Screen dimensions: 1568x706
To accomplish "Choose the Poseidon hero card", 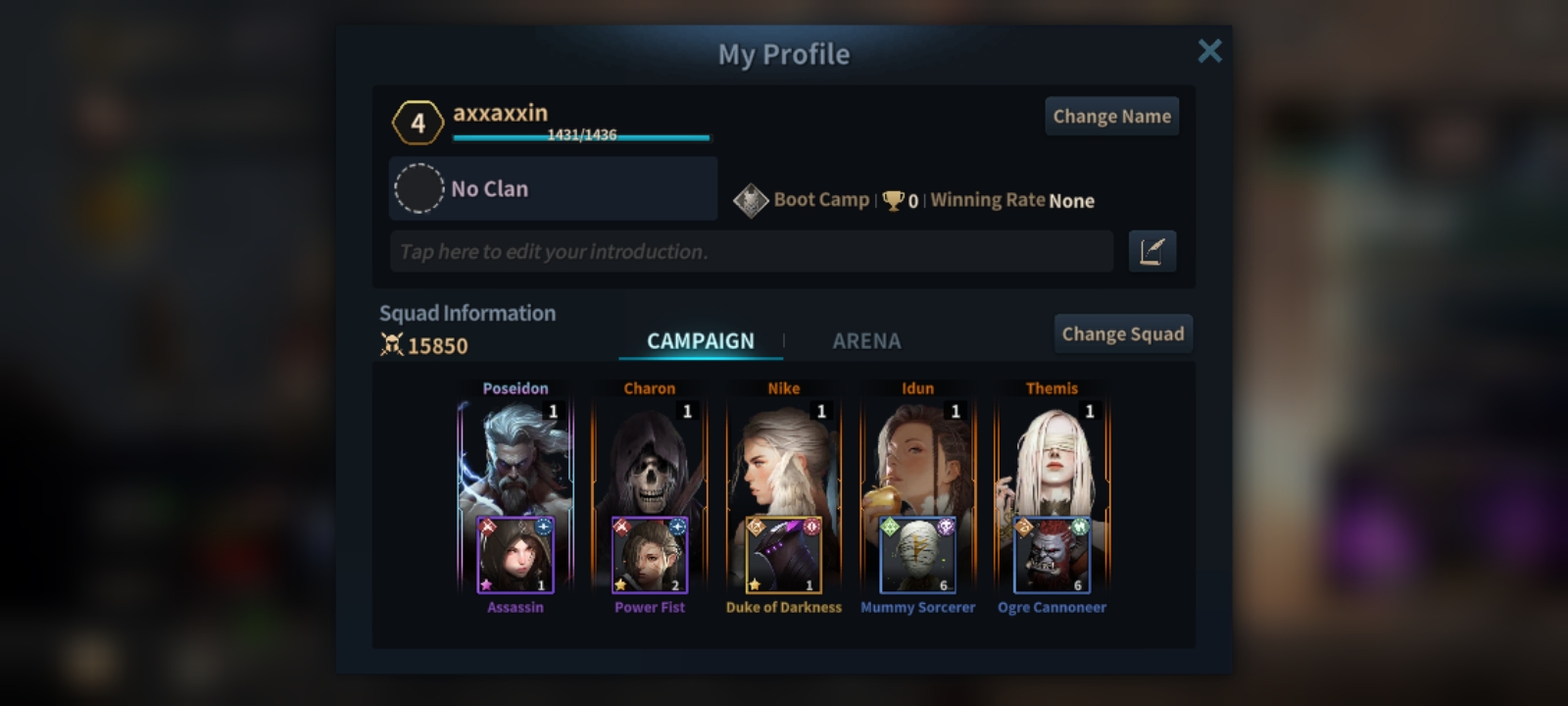I will coord(515,456).
